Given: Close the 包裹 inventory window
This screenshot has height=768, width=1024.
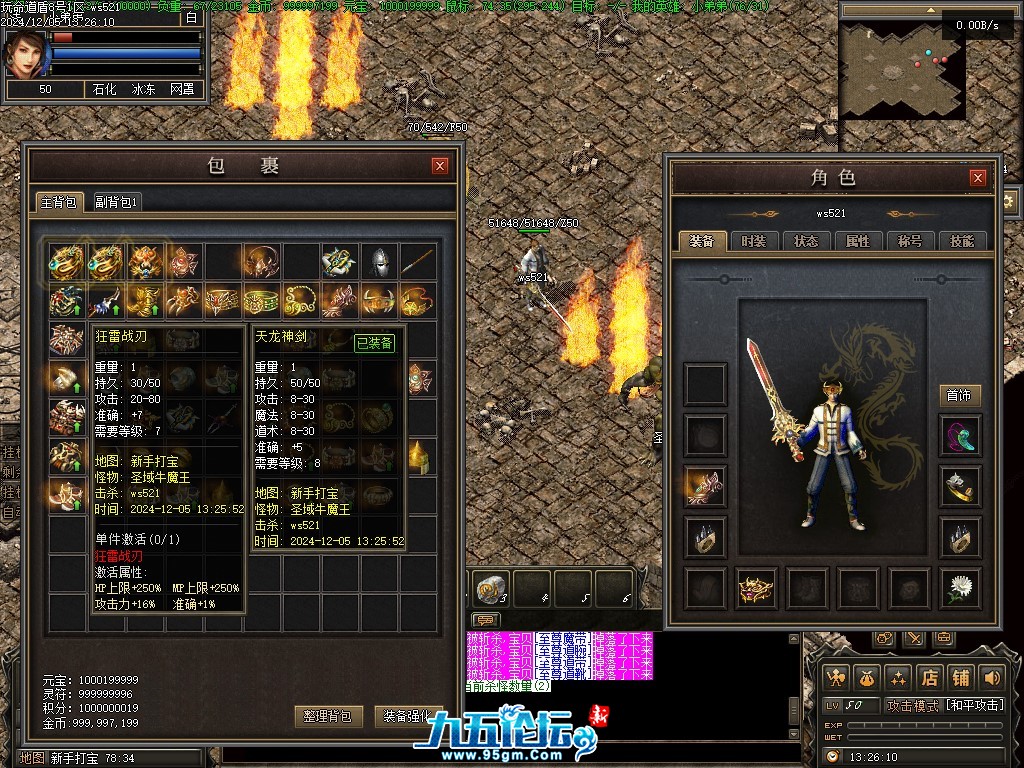Looking at the screenshot, I should 439,166.
